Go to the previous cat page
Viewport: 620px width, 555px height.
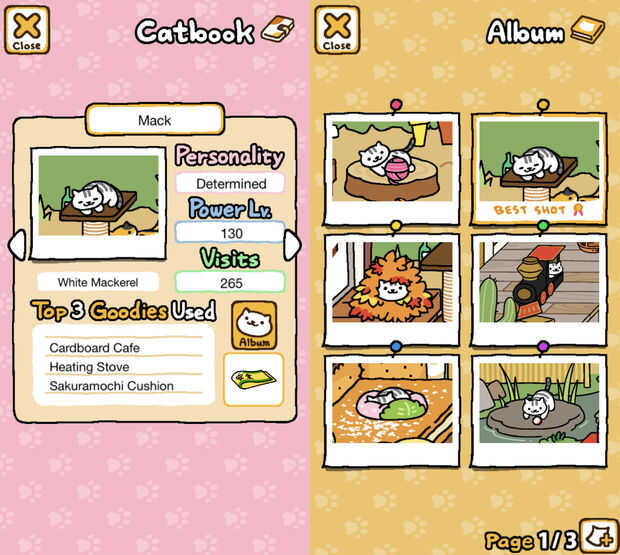(17, 245)
